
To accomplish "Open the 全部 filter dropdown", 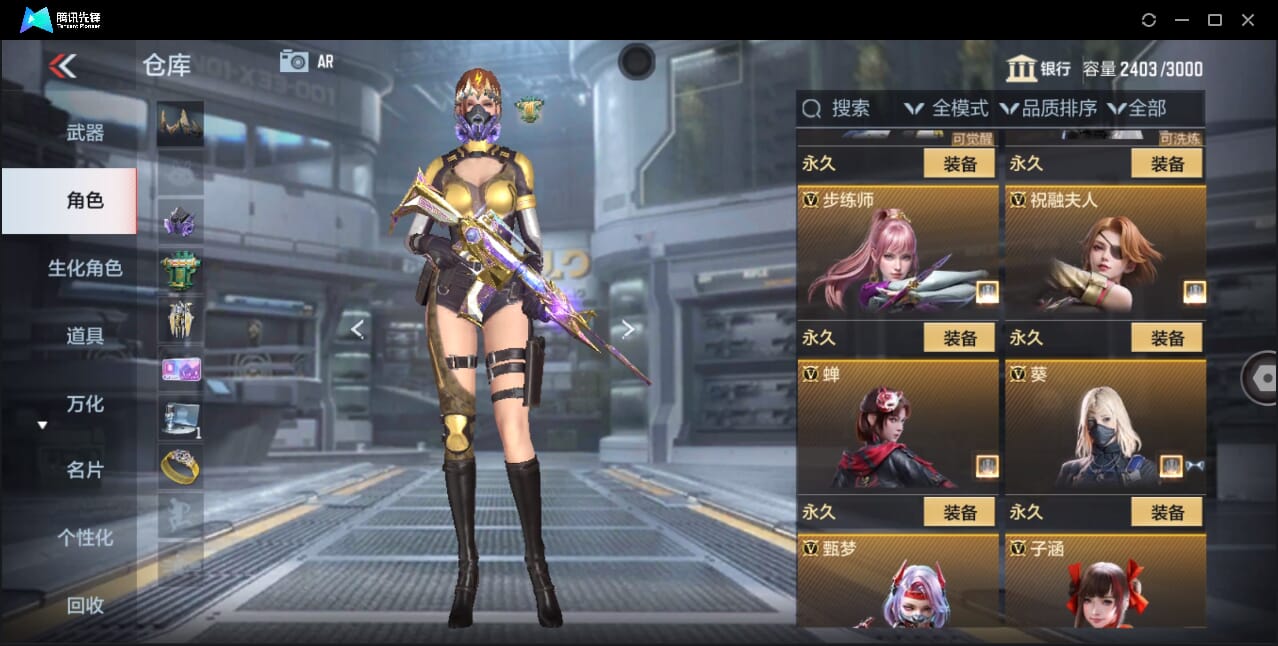I will pos(1137,108).
